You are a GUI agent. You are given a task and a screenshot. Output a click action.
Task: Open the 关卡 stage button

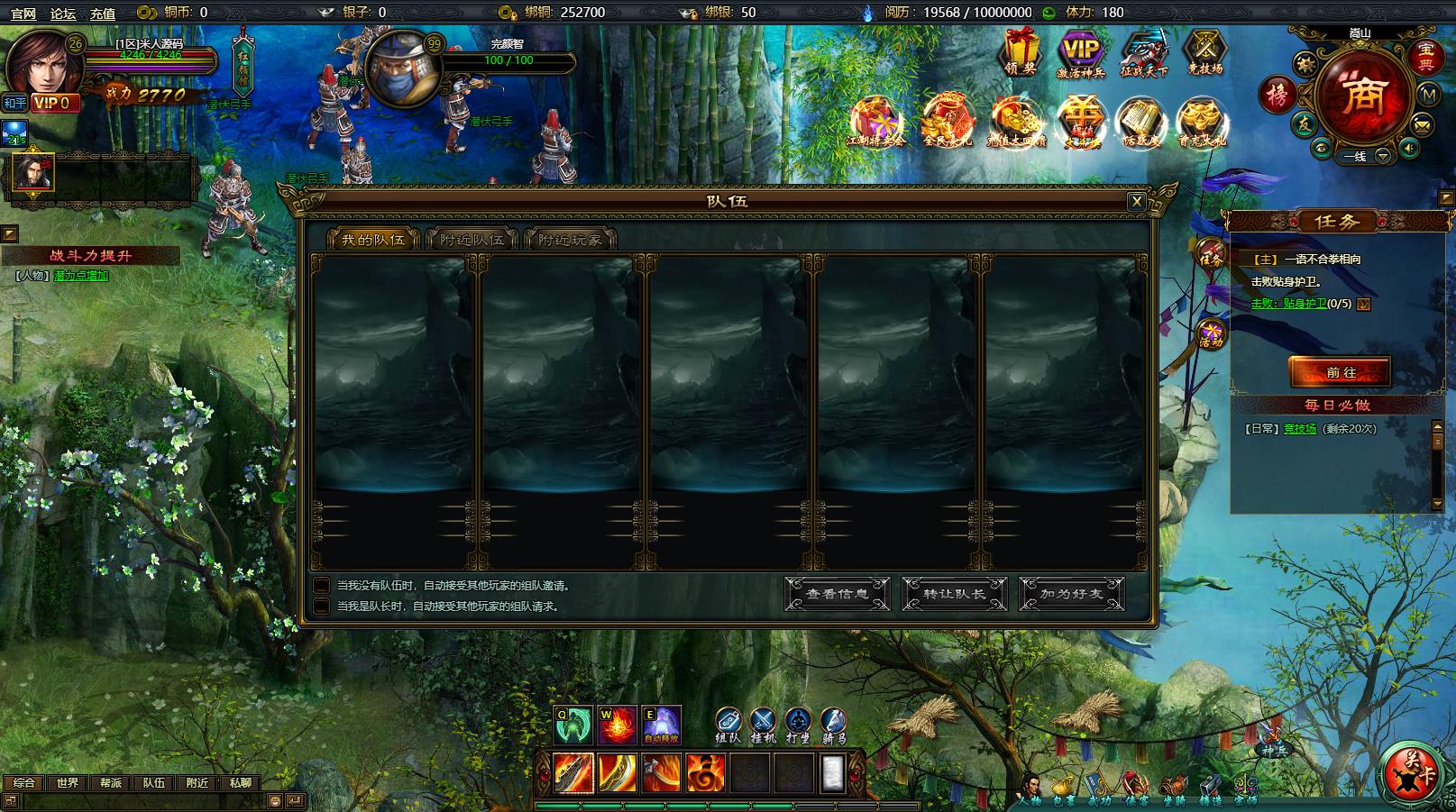1412,775
